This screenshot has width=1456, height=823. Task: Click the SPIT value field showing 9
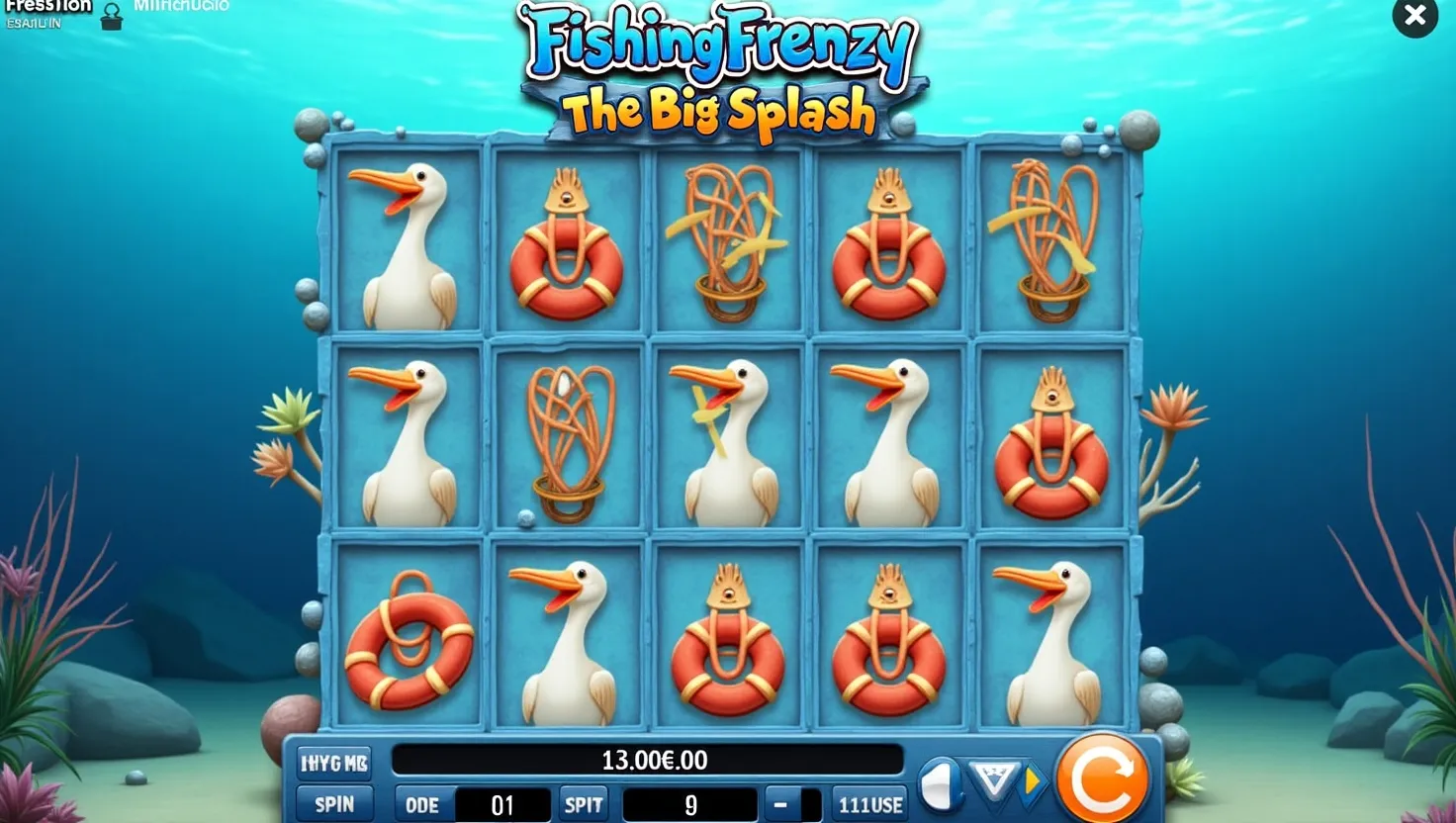(690, 804)
